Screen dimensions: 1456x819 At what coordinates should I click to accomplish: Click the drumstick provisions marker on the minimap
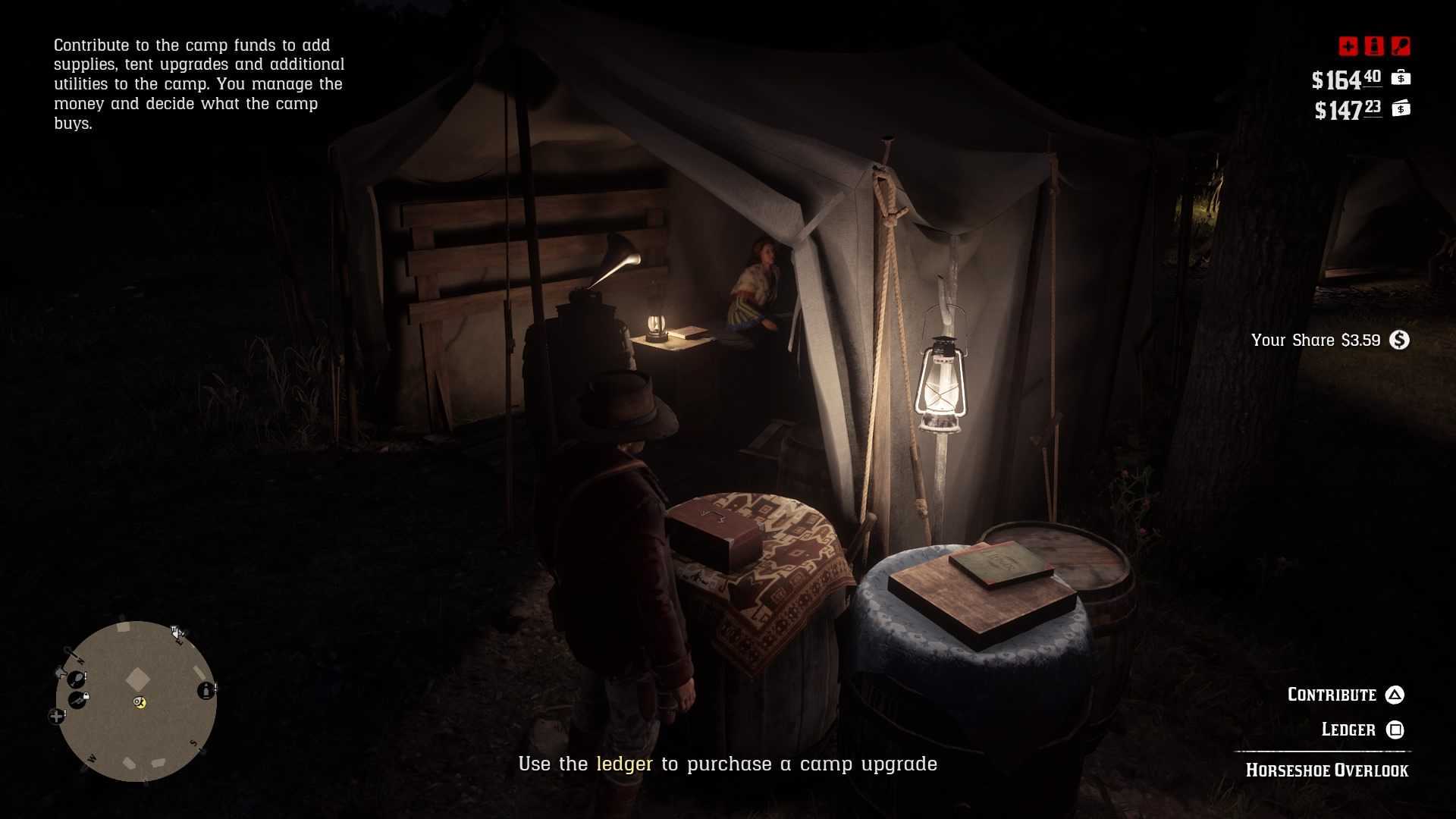point(76,678)
